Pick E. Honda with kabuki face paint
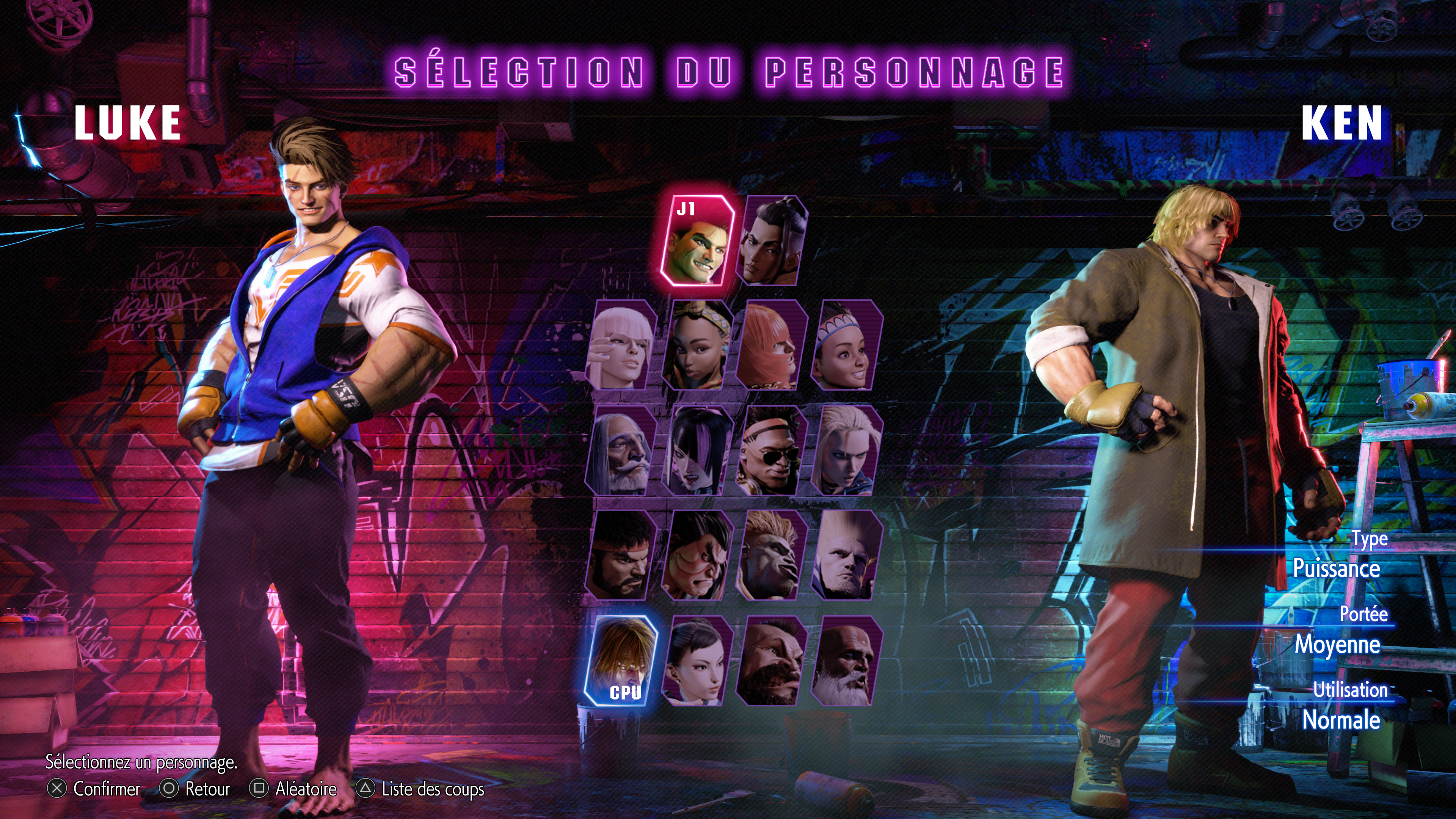Screen dimensions: 1456x819 697,555
